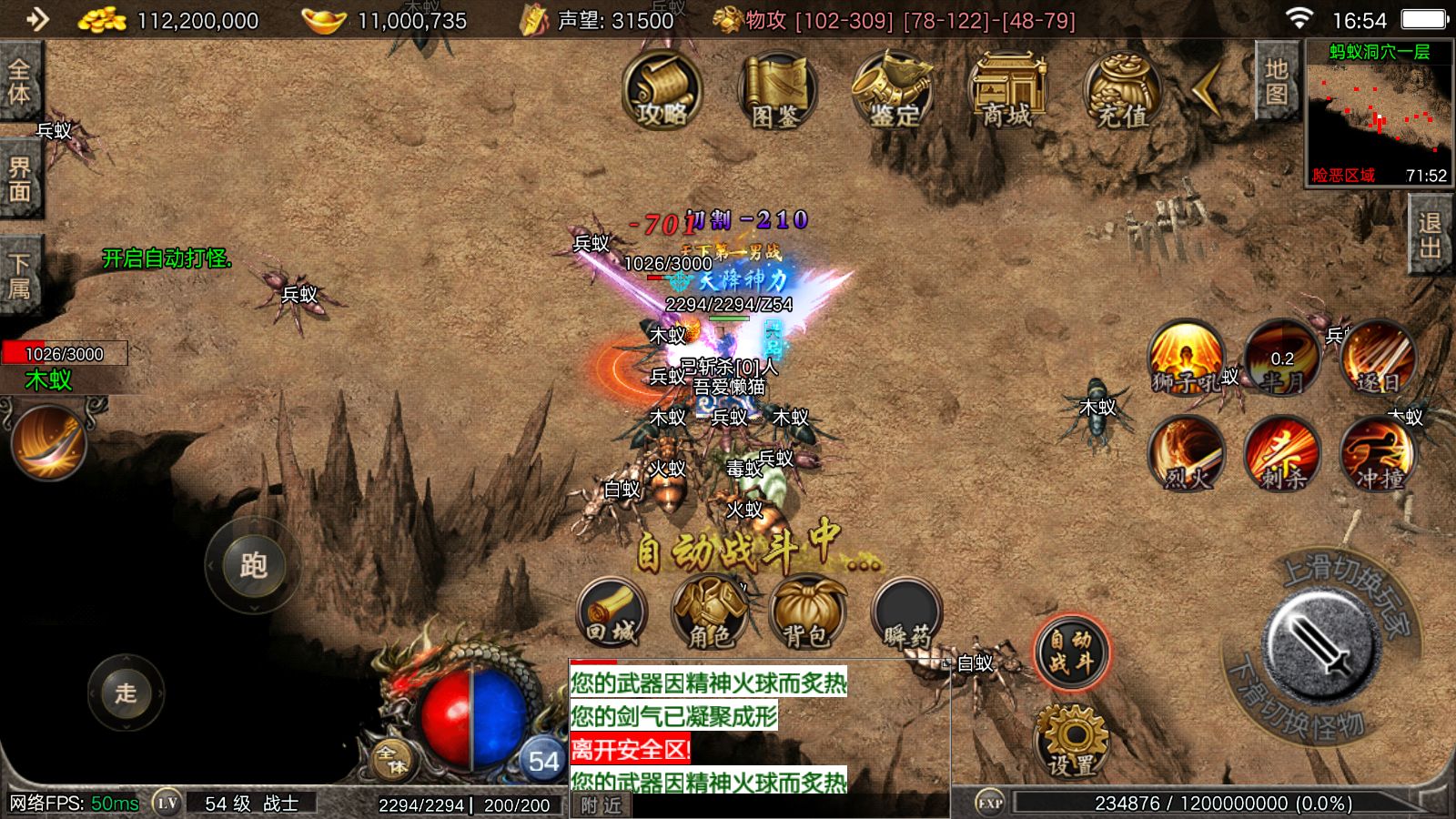This screenshot has height=819, width=1456.
Task: Open the 鉴定 appraisal menu
Action: click(x=893, y=91)
